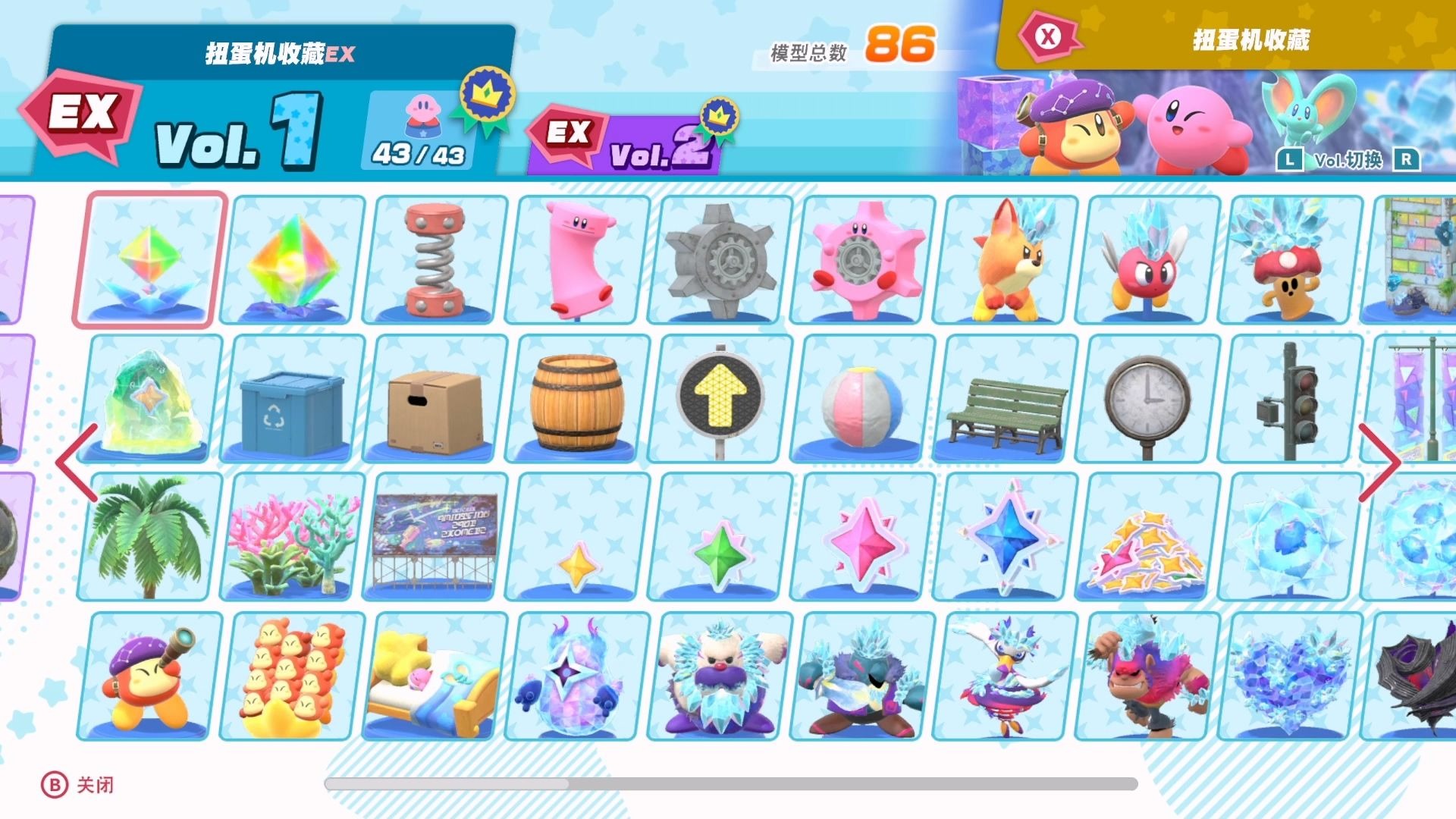Viewport: 1456px width, 819px height.
Task: Go to next page with right arrow
Action: click(1379, 463)
